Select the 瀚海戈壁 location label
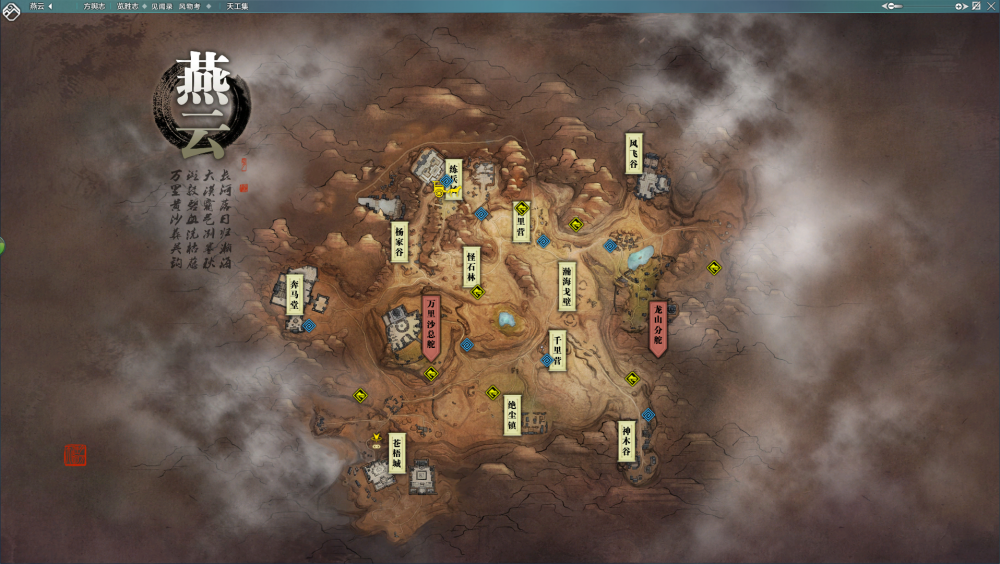 pyautogui.click(x=567, y=285)
